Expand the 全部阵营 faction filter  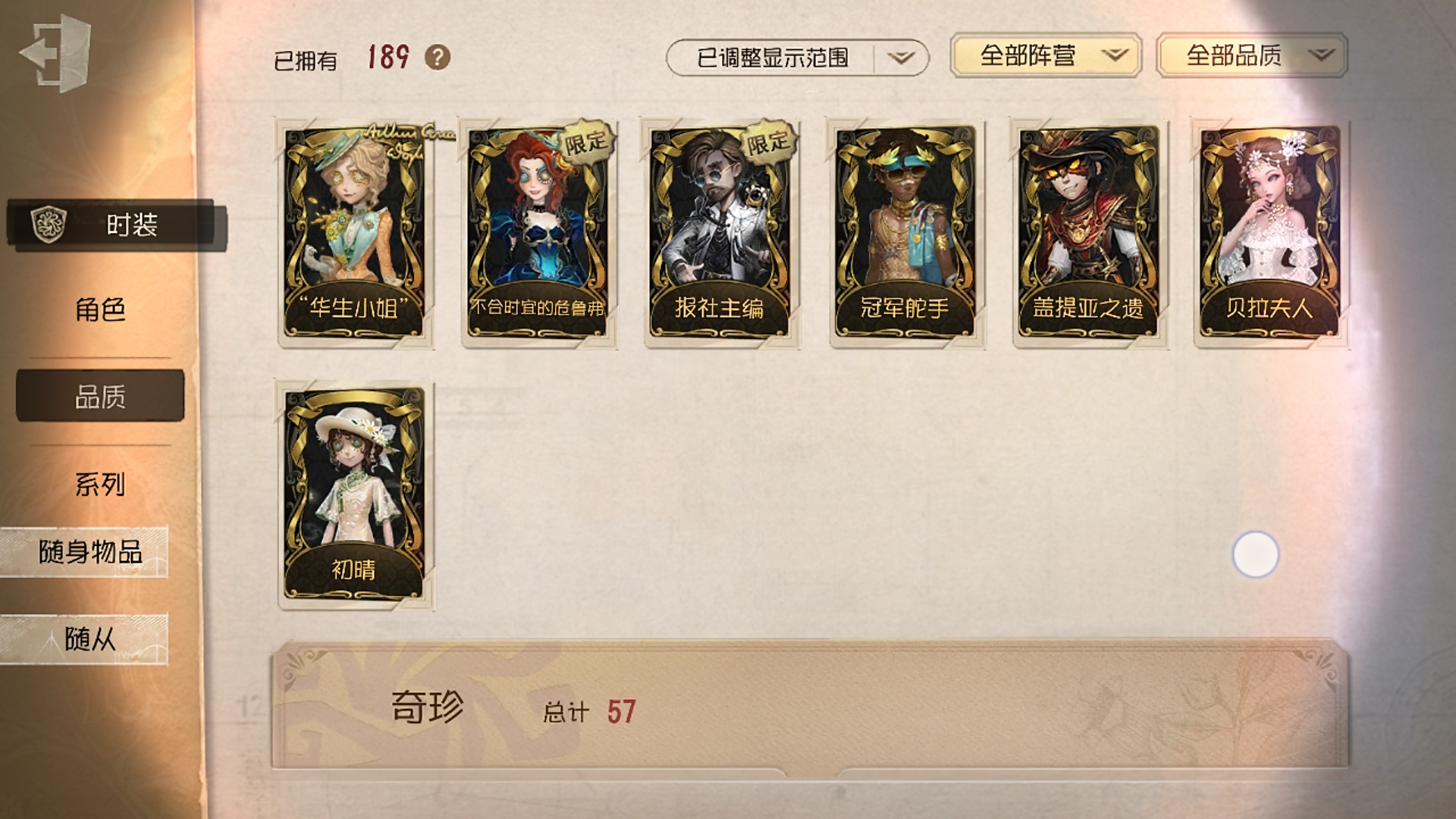[1045, 55]
